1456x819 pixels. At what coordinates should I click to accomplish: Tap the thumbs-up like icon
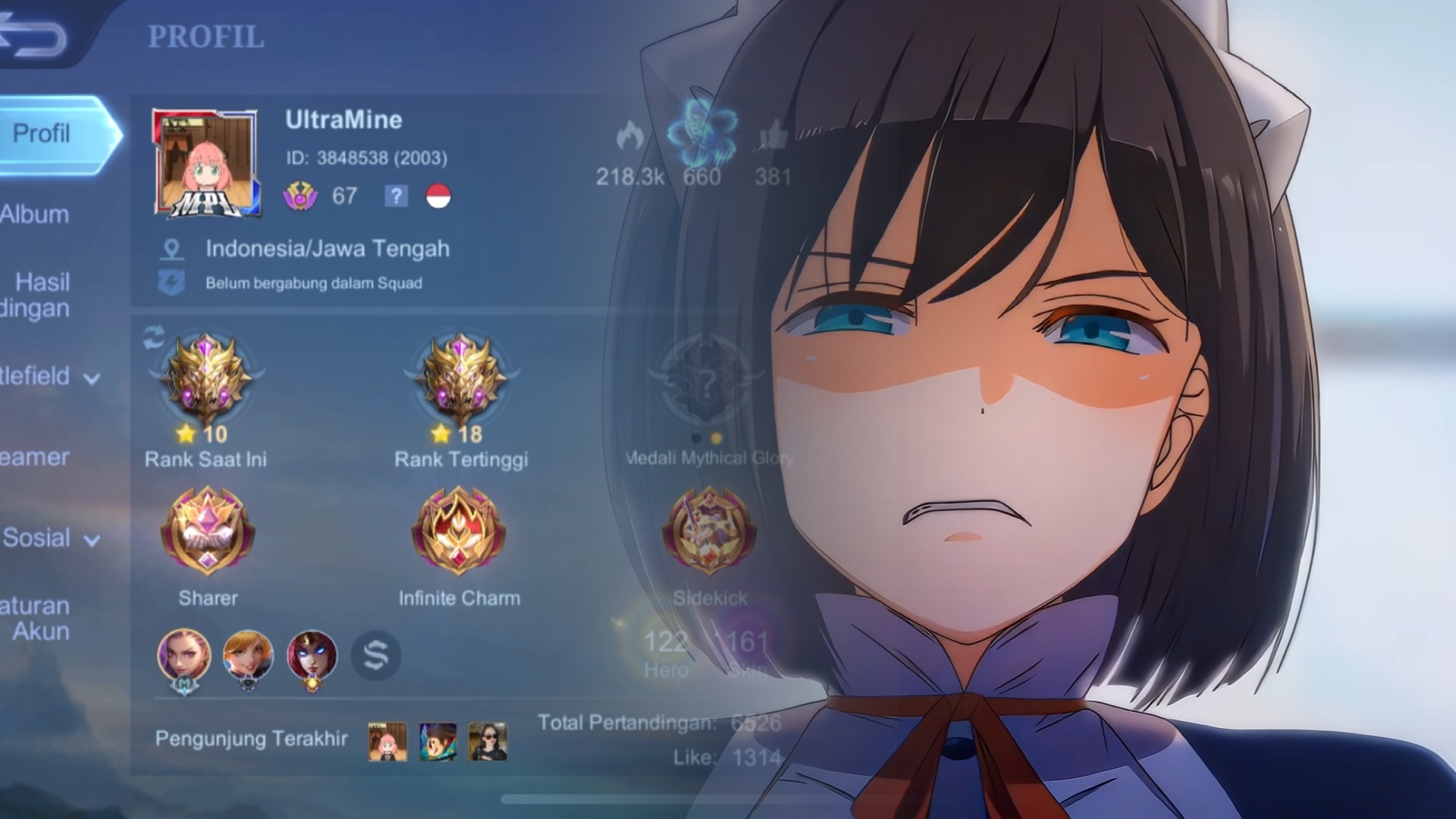click(773, 137)
